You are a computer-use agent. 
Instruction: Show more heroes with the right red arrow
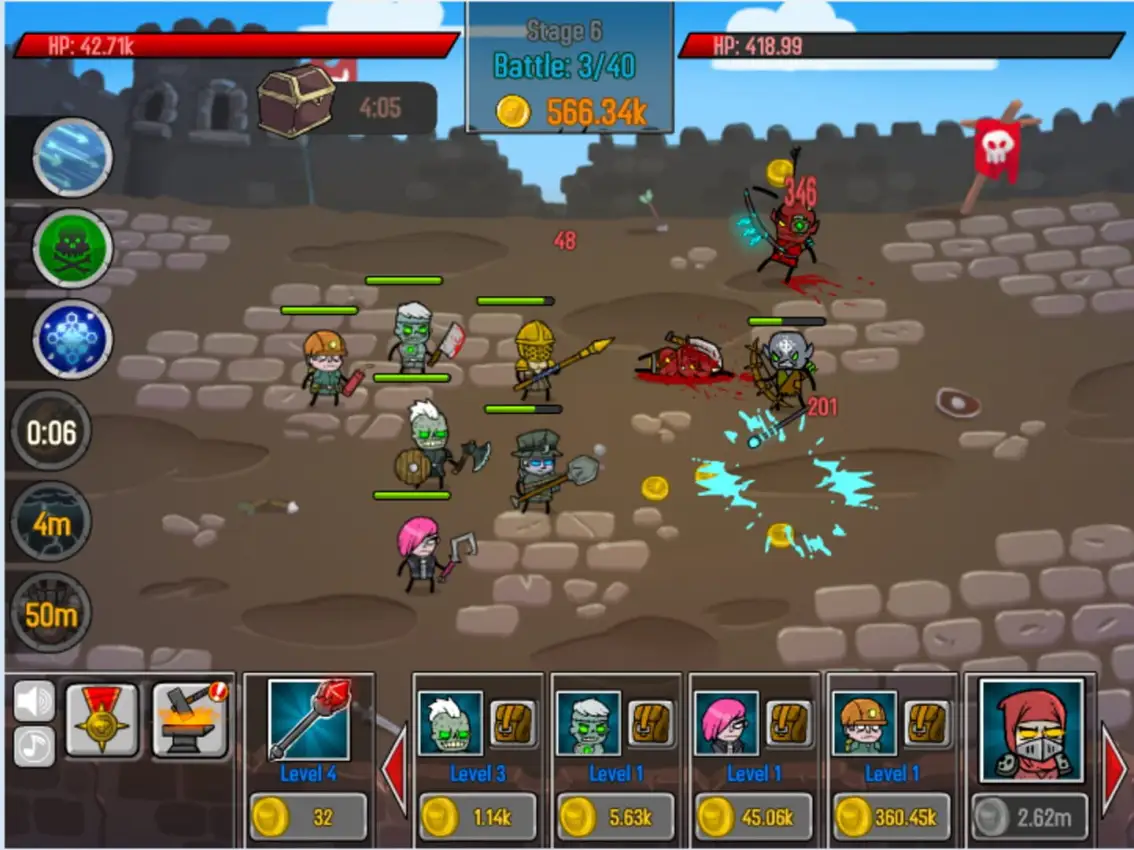click(x=1114, y=772)
